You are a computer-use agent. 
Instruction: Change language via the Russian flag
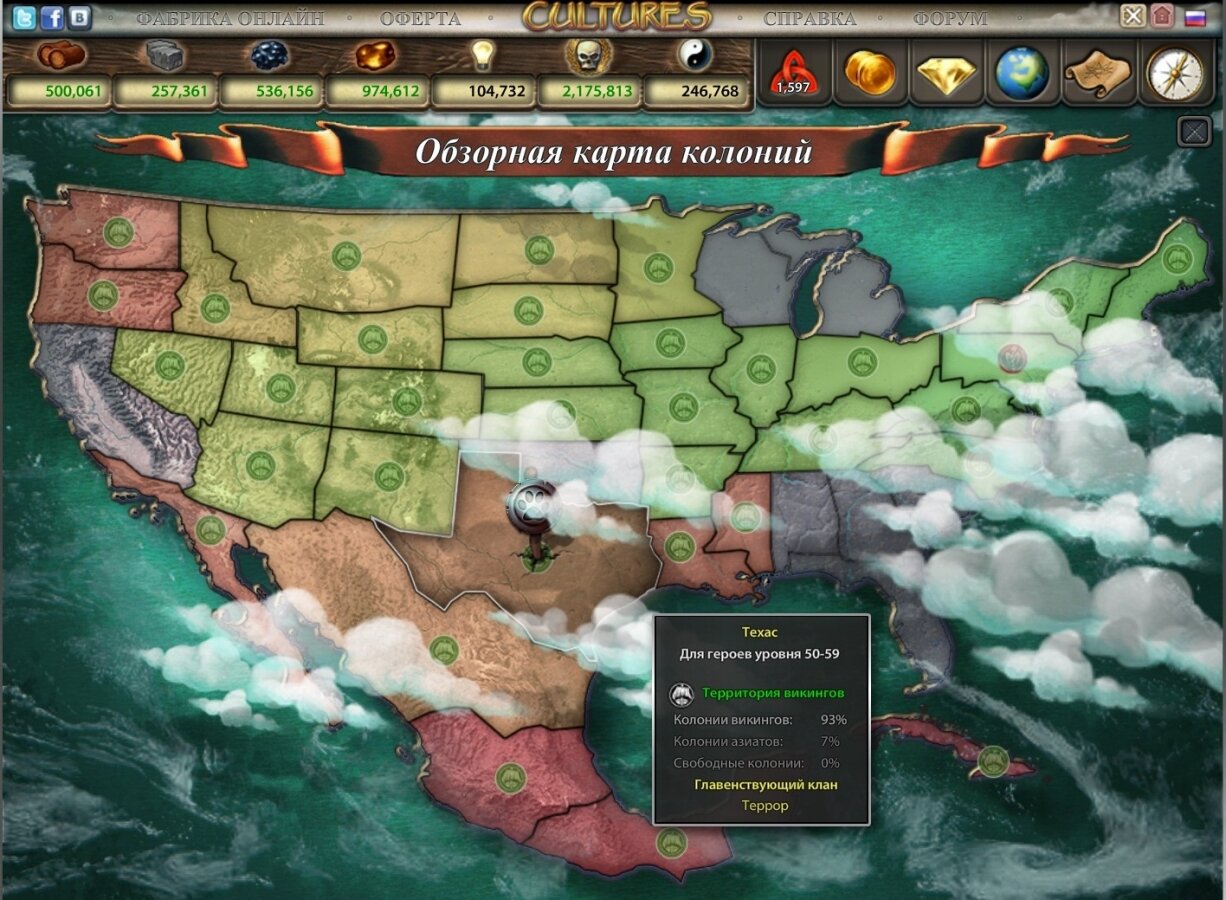[x=1194, y=17]
